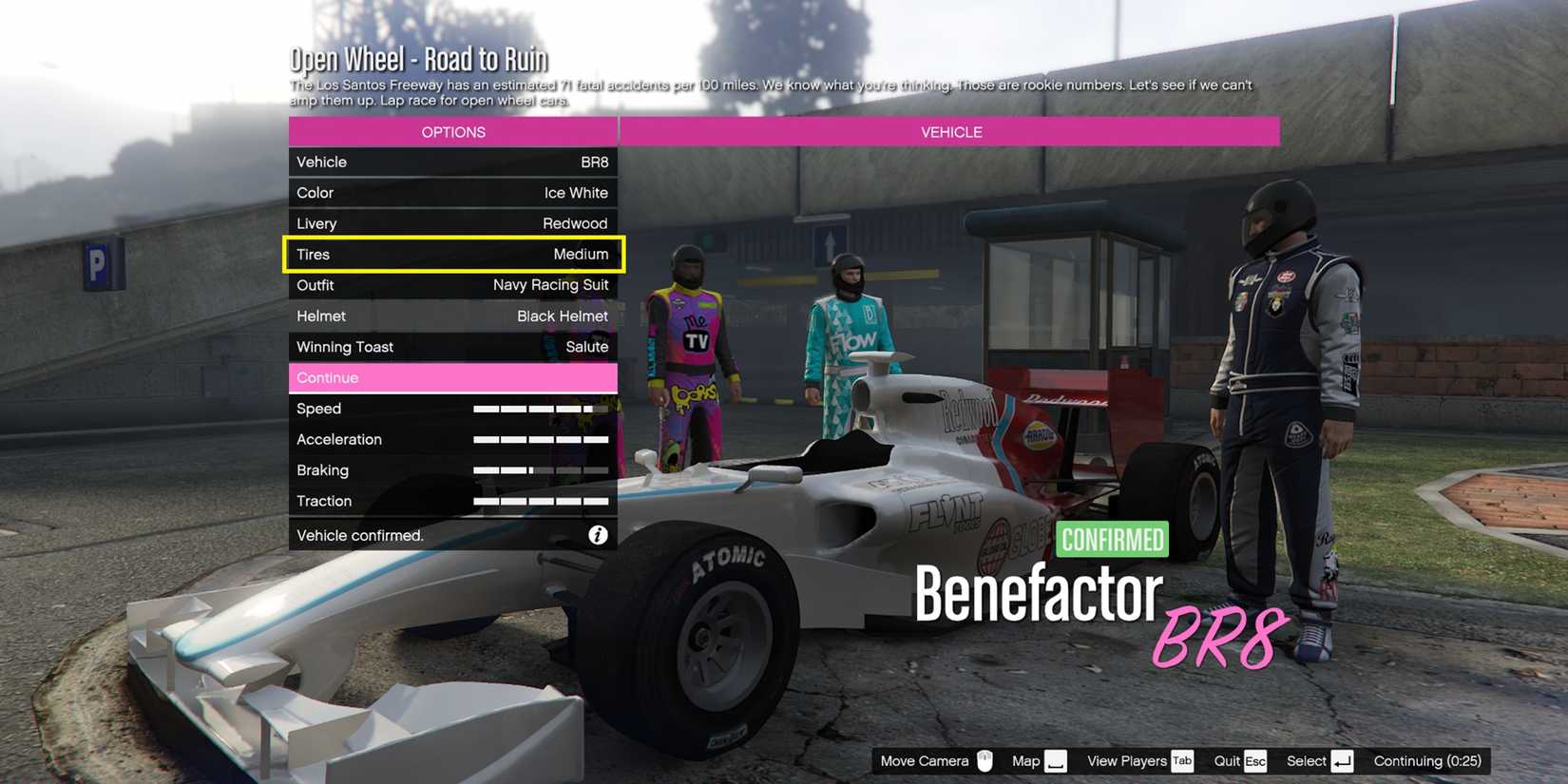The width and height of the screenshot is (1568, 784).
Task: Open the Redwood Livery selector
Action: point(453,222)
